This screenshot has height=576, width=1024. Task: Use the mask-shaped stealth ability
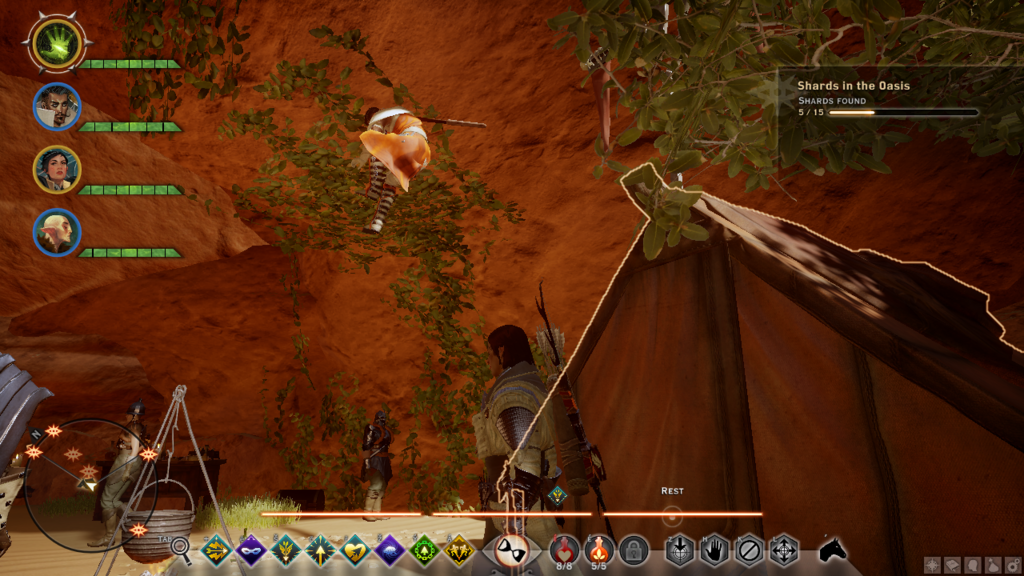click(250, 549)
